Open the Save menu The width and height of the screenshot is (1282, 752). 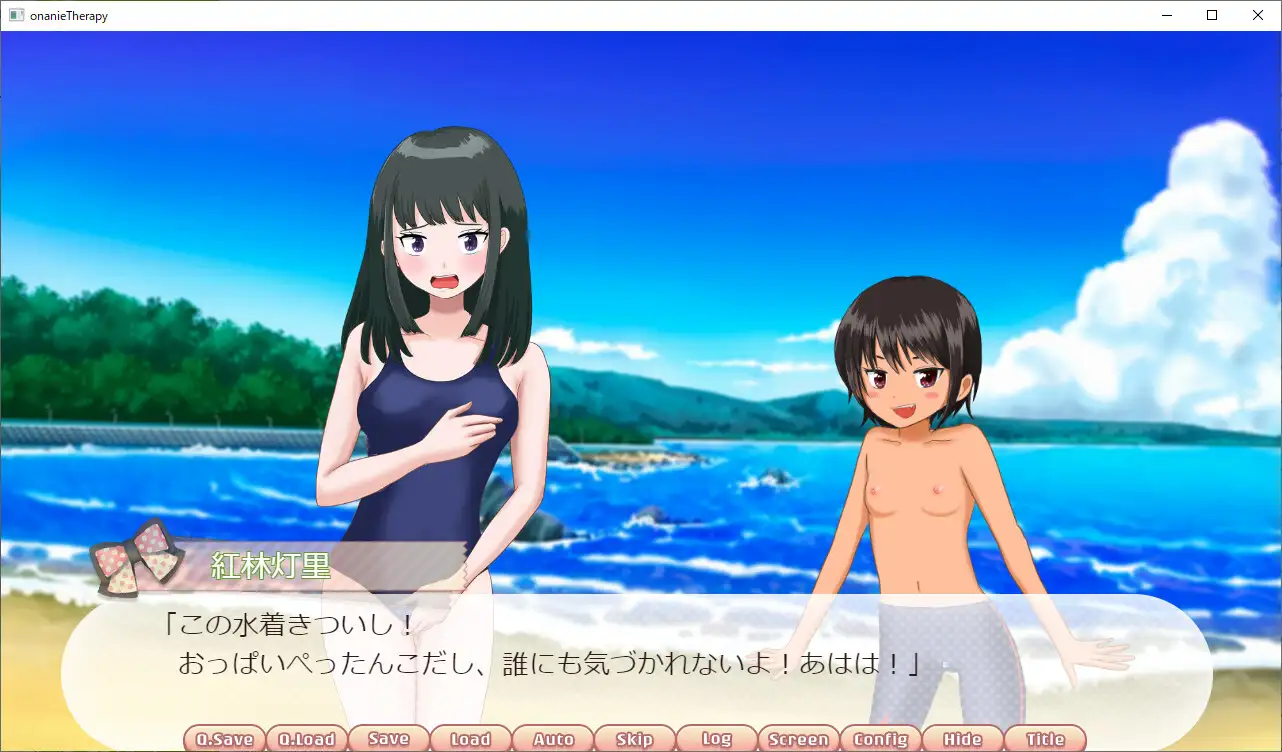pos(388,739)
